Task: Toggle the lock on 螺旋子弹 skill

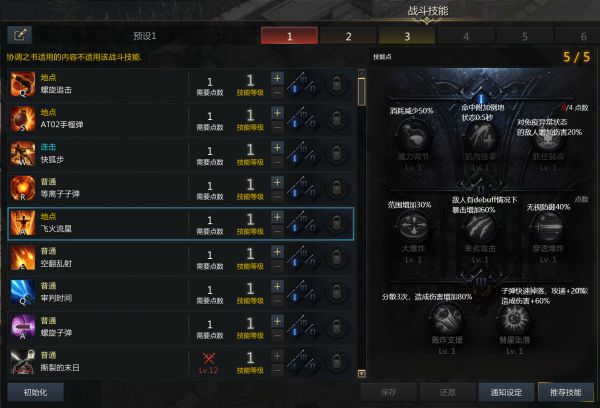Action: (339, 328)
